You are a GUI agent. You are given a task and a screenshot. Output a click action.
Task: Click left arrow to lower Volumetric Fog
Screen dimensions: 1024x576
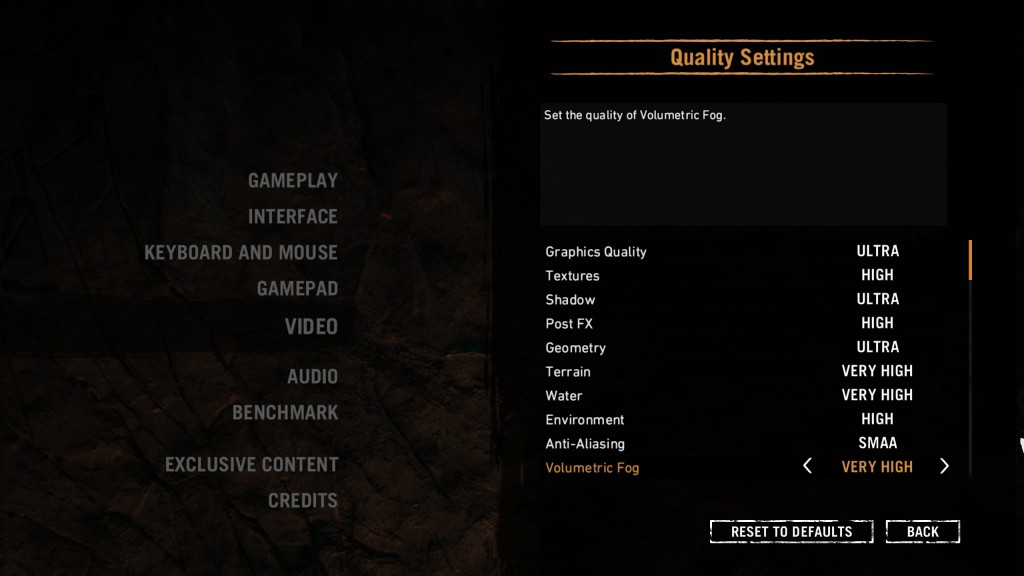[808, 467]
